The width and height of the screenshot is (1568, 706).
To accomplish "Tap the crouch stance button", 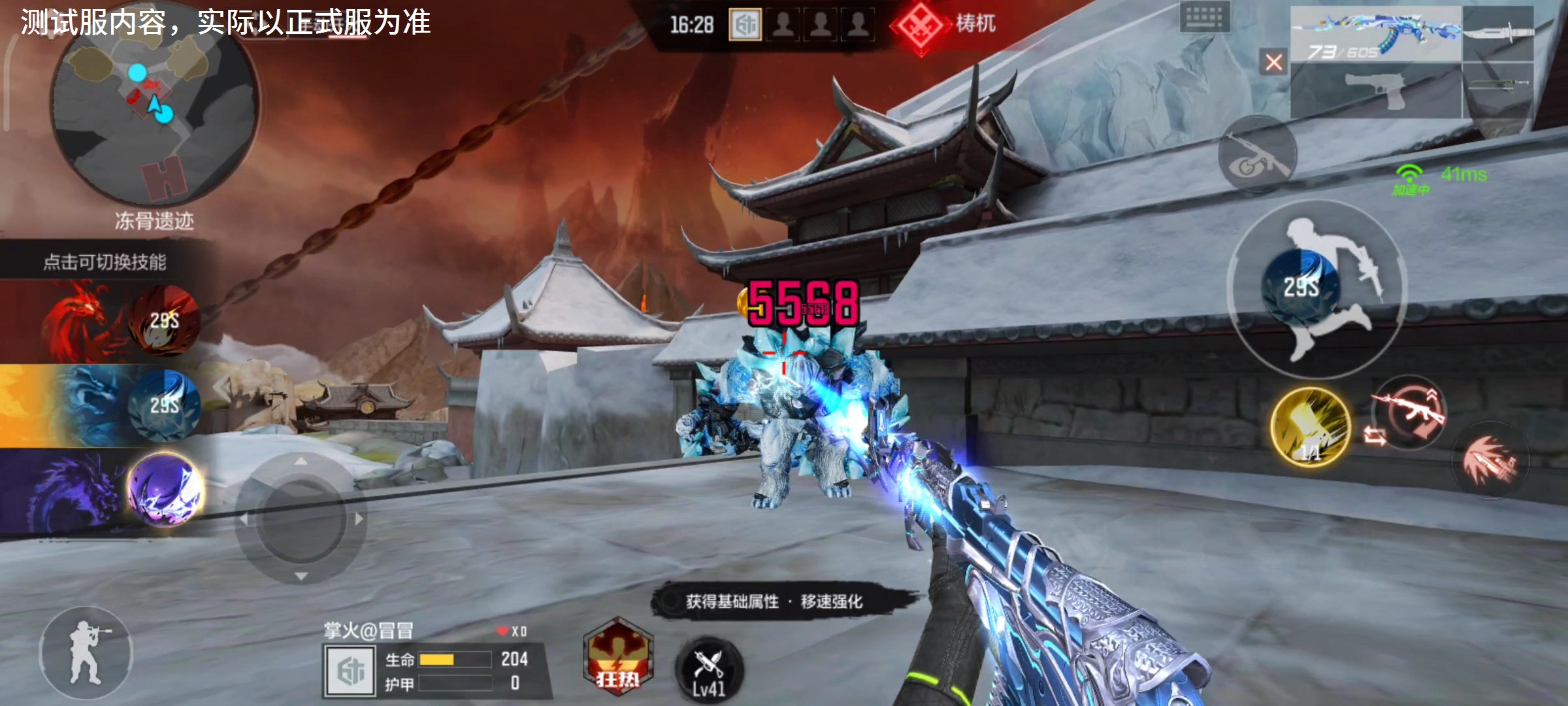I will [x=86, y=652].
